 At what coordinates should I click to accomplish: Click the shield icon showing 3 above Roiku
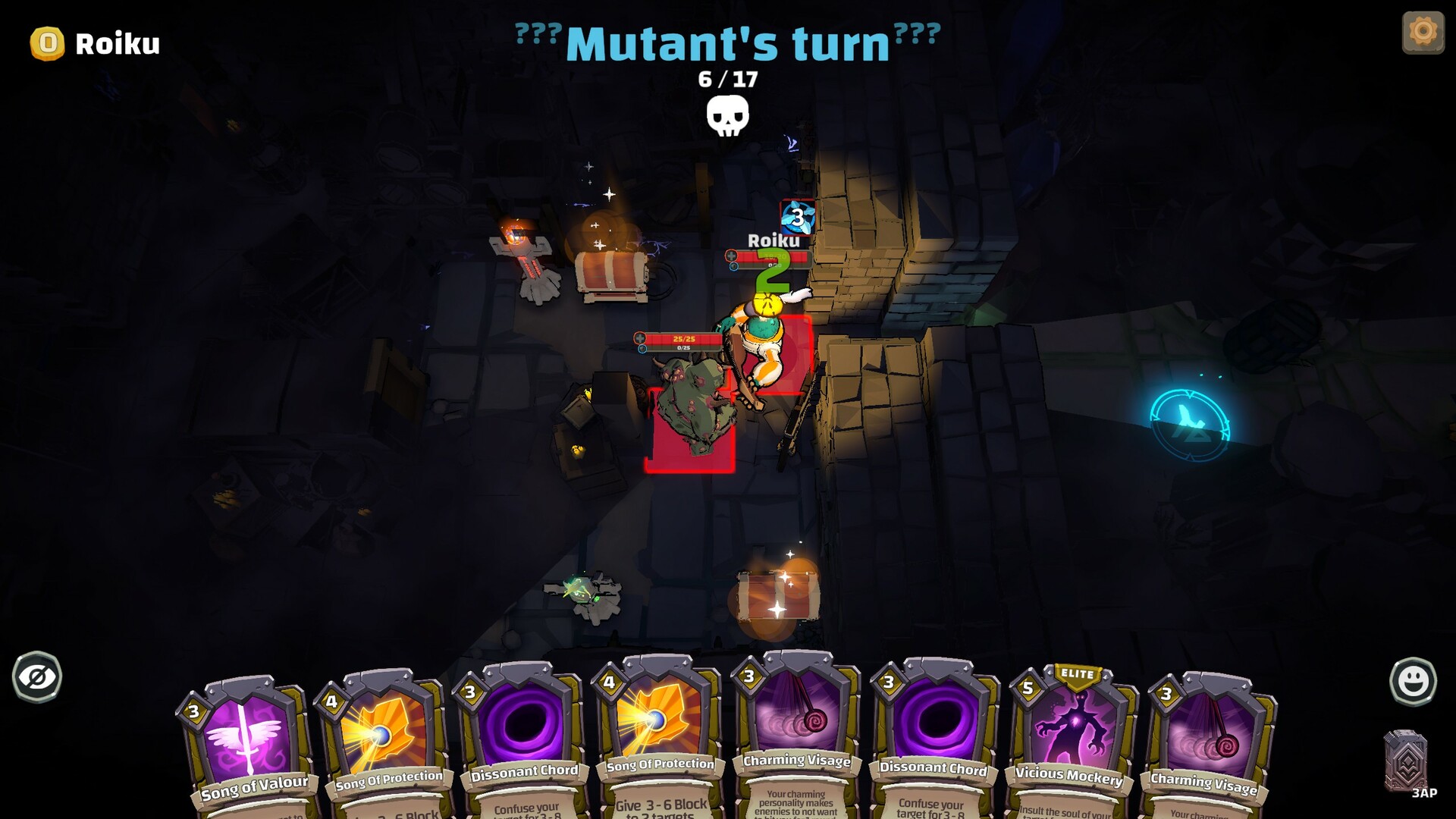pyautogui.click(x=797, y=216)
